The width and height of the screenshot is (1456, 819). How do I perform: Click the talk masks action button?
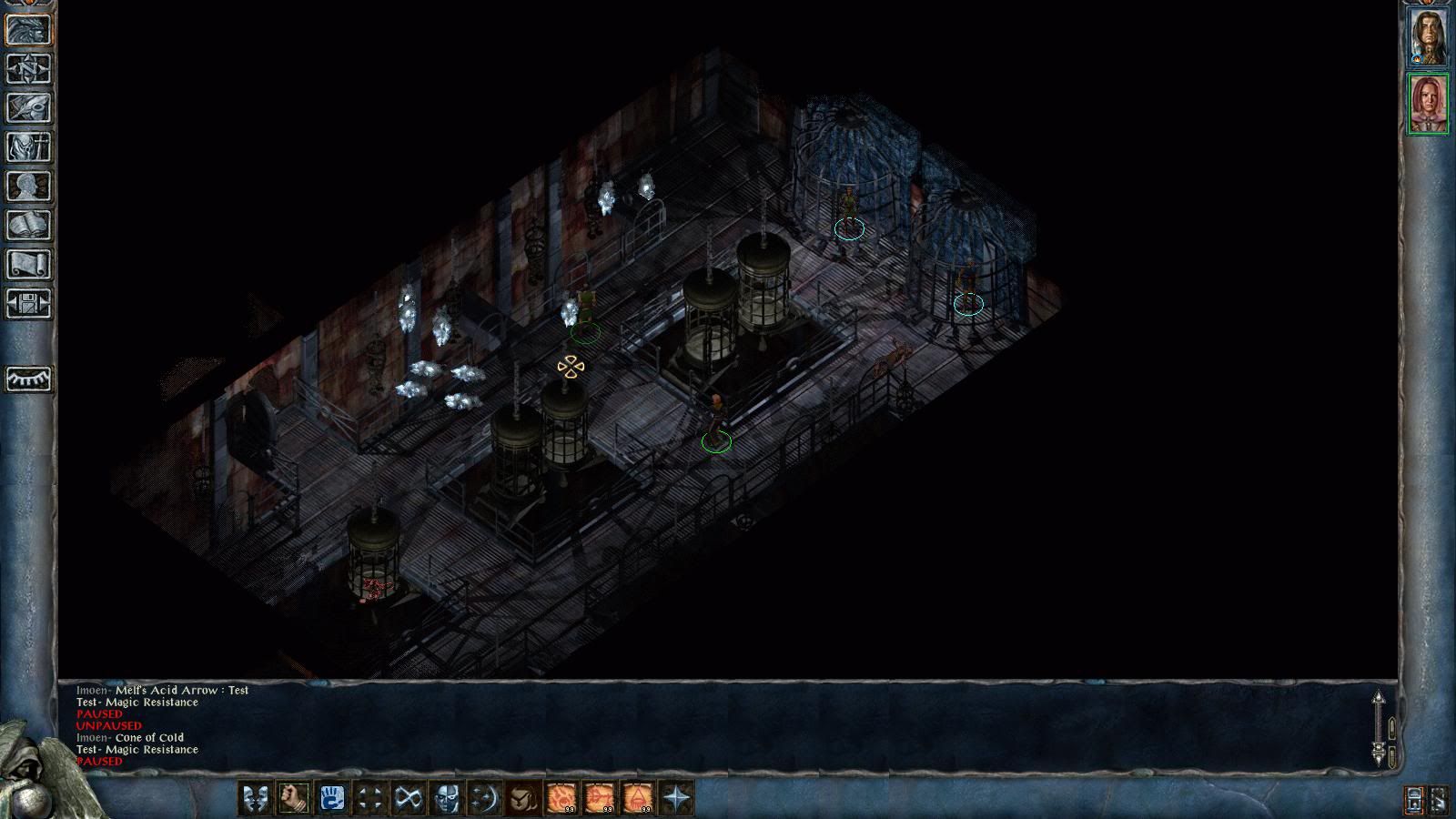[x=255, y=799]
